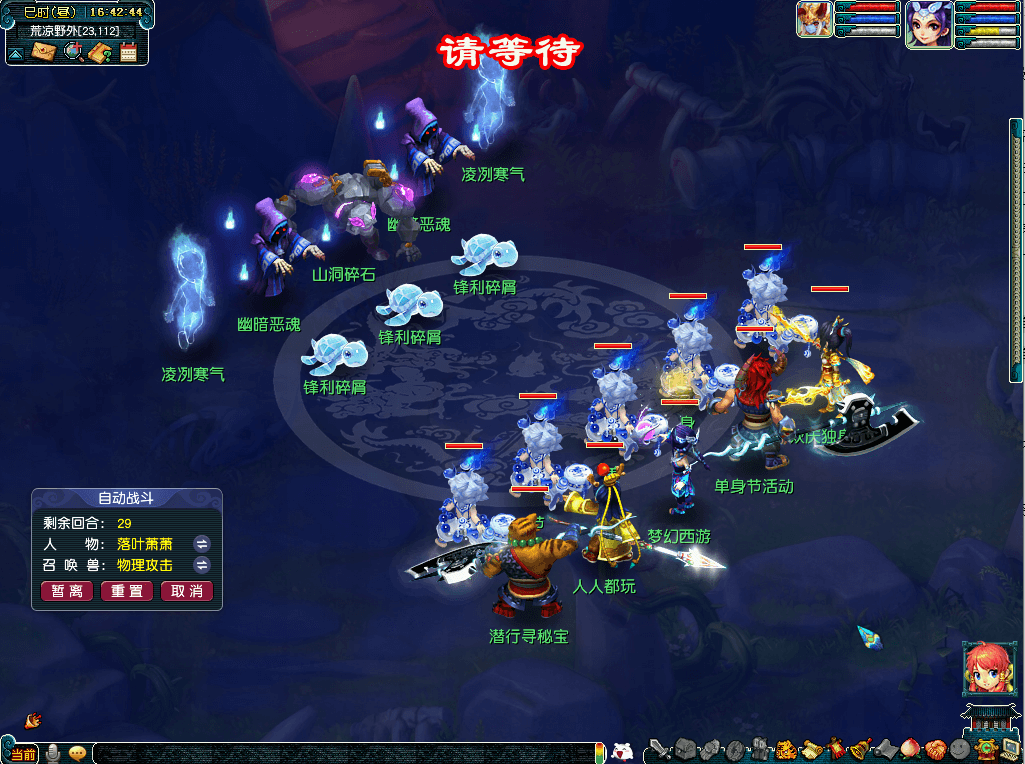Switch the 人物 character skill setting
Screen dimensions: 1025x764
(x=201, y=544)
